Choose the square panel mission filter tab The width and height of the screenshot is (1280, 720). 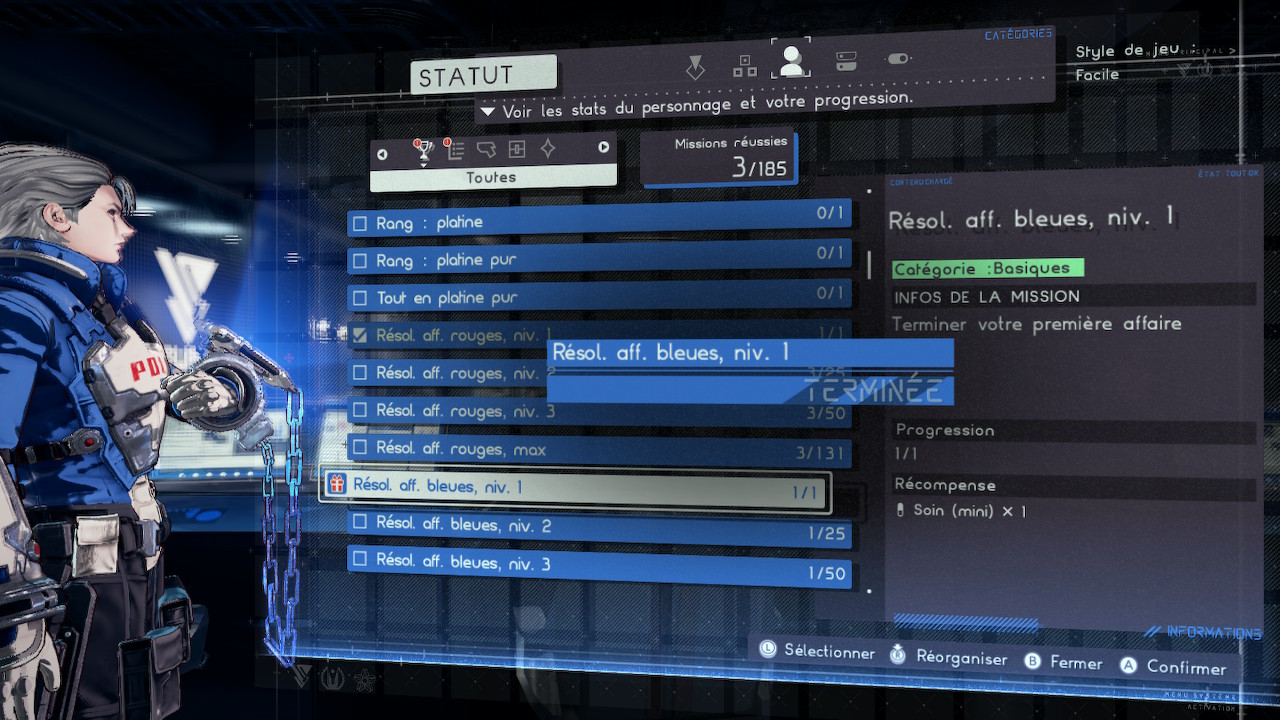click(517, 149)
